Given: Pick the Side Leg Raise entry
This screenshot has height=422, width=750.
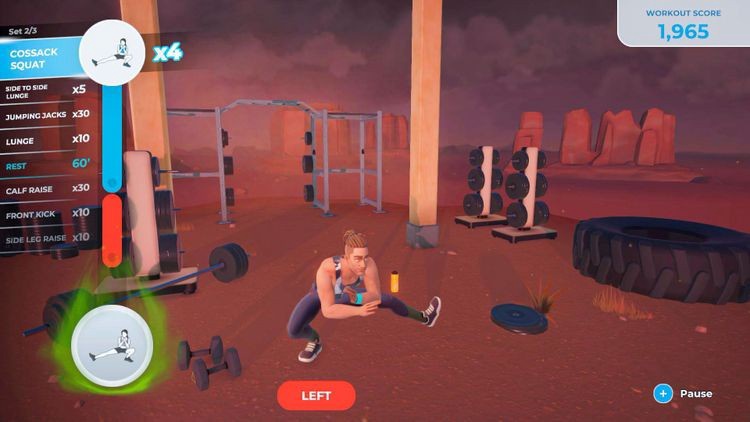Looking at the screenshot, I should coord(45,237).
